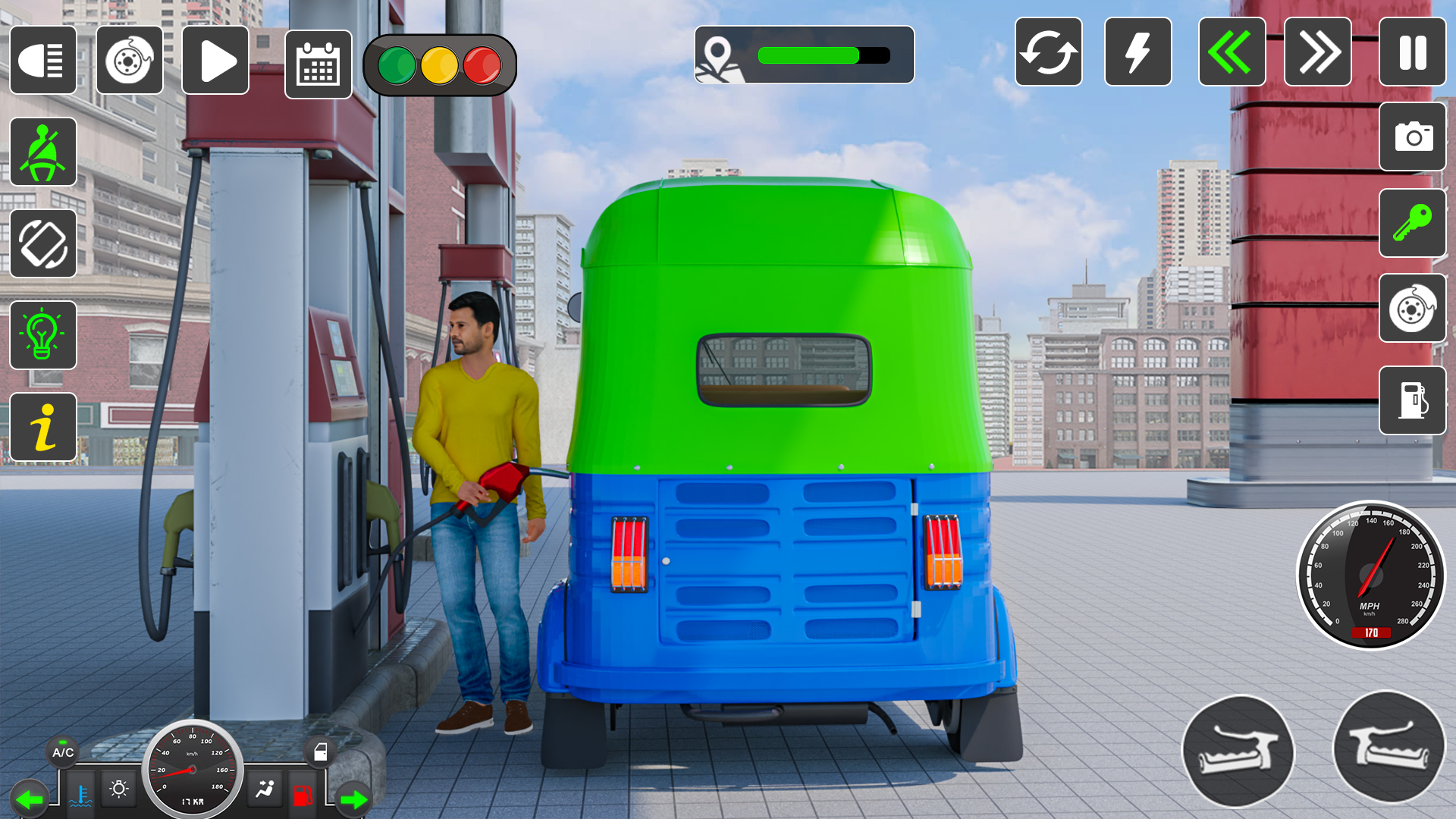
Task: Toggle the A/C switch on the dashboard
Action: (64, 753)
